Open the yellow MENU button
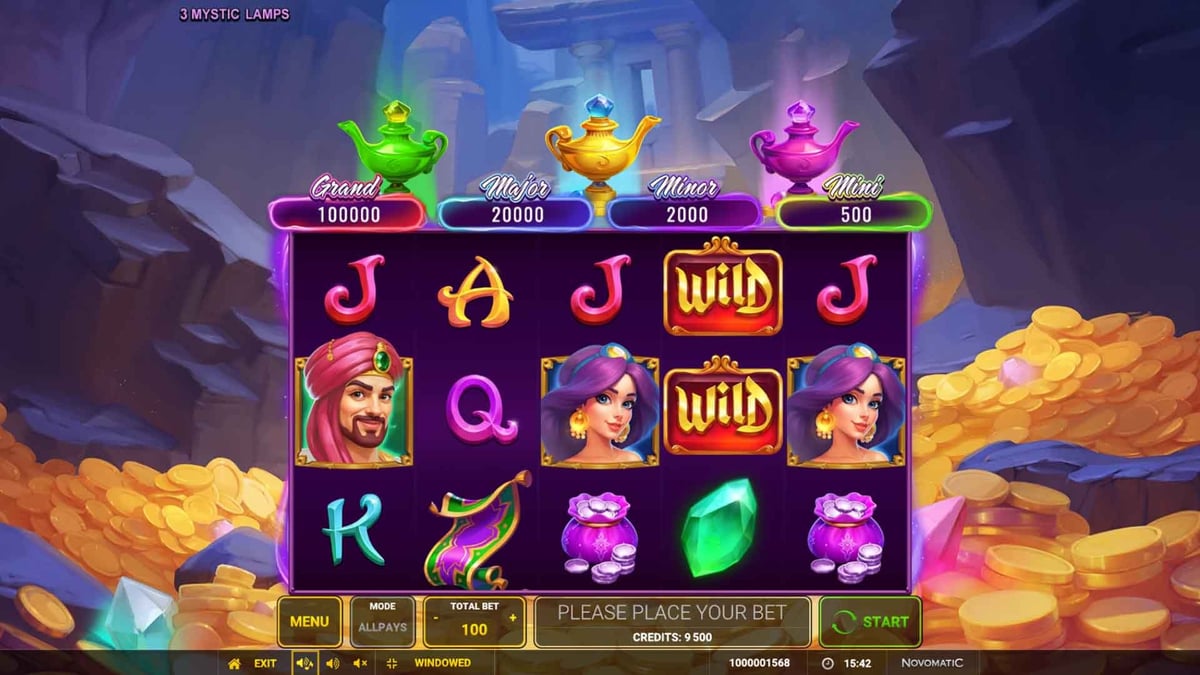The width and height of the screenshot is (1200, 675). tap(309, 621)
